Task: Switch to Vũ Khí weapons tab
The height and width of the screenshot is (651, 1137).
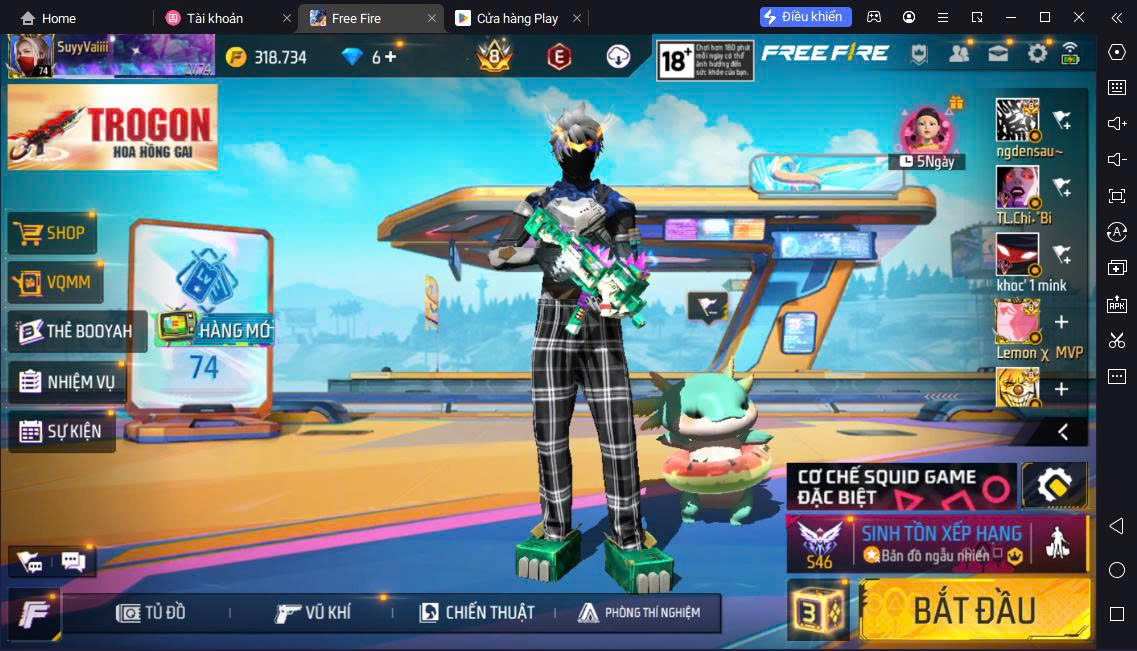Action: (x=314, y=612)
